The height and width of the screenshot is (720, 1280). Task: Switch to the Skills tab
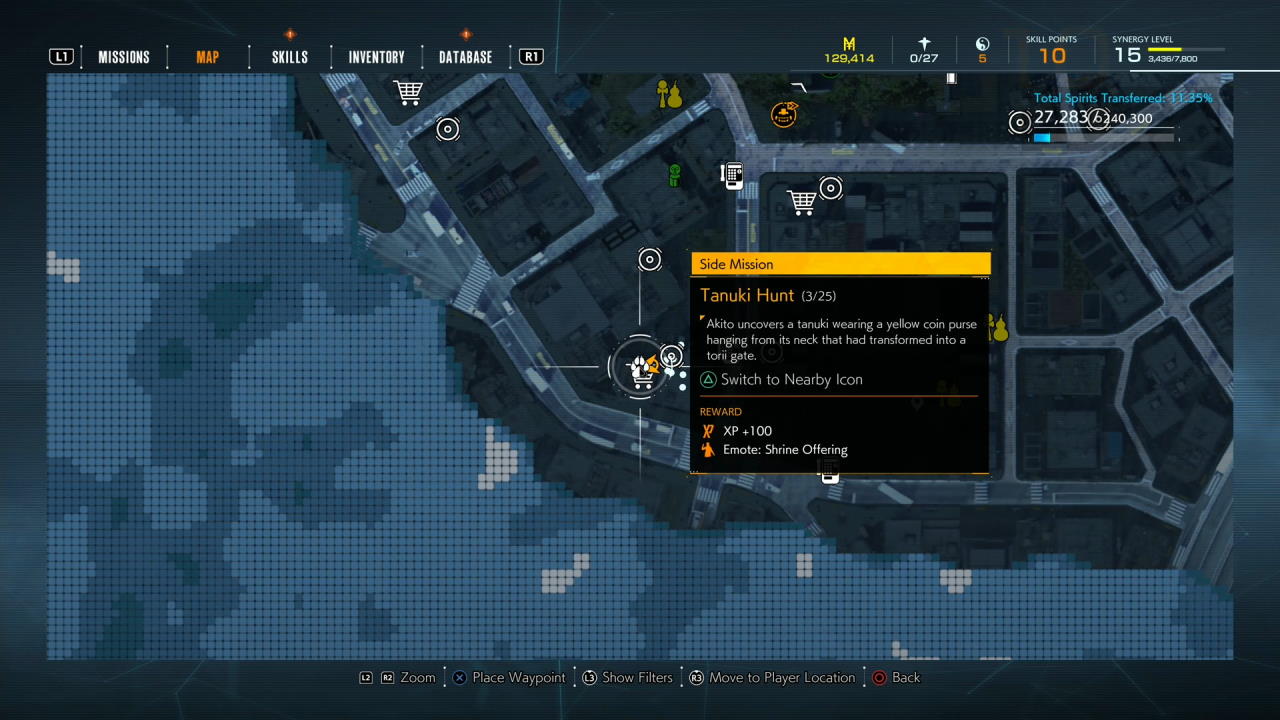[289, 57]
